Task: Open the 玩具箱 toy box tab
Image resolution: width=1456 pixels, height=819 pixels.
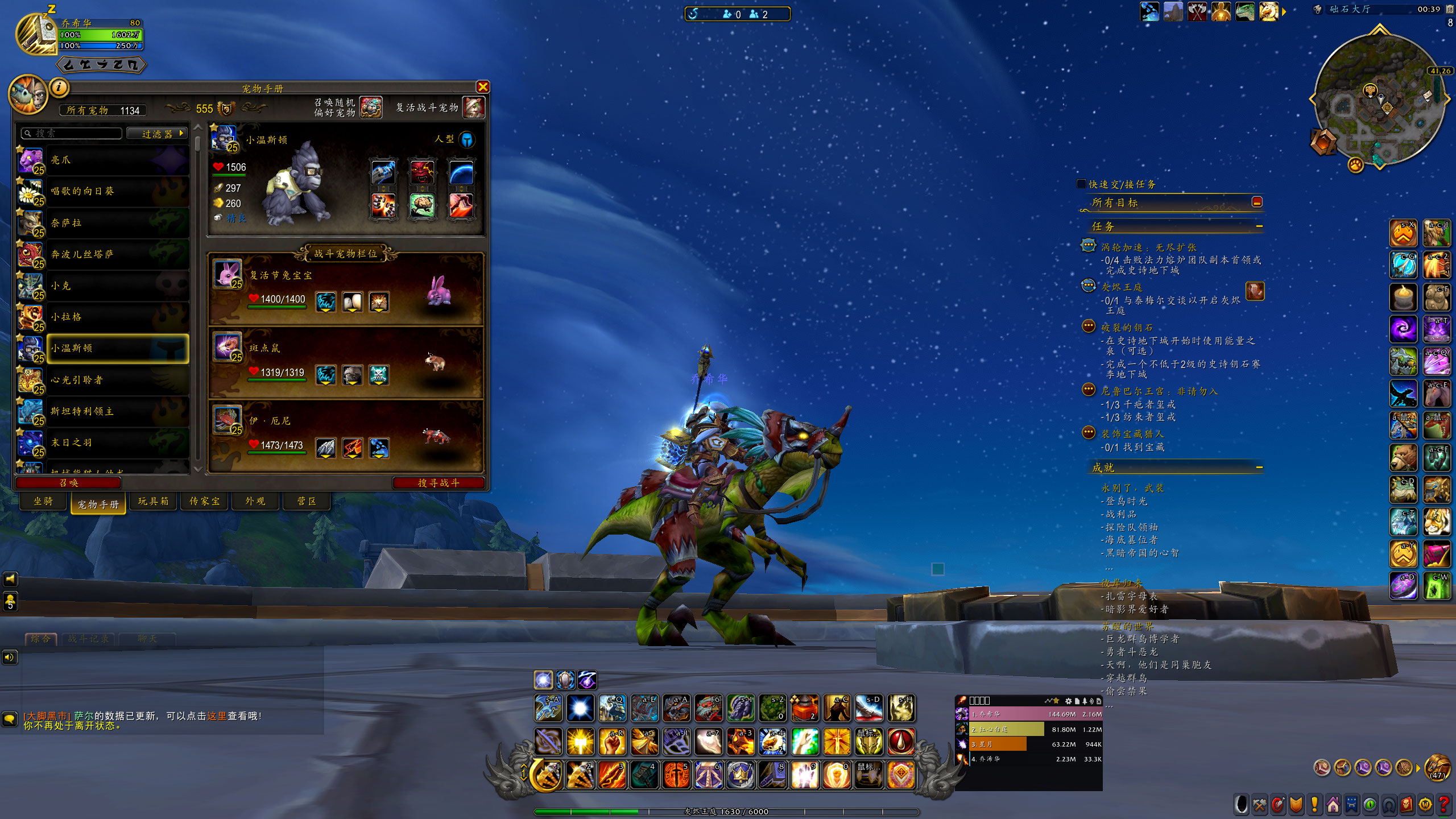Action: (x=153, y=501)
